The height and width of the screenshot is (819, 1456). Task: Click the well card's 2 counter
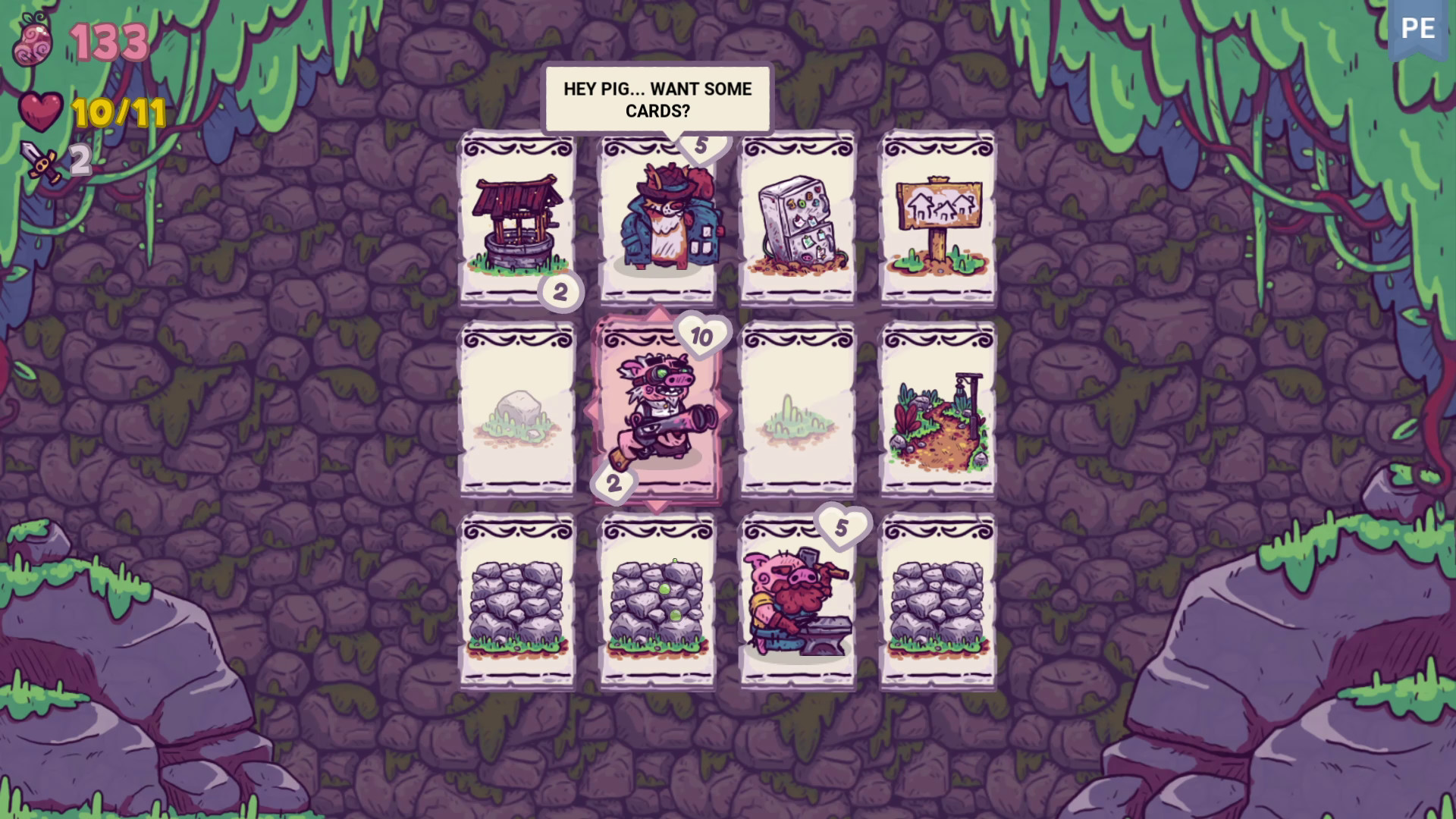pyautogui.click(x=563, y=293)
